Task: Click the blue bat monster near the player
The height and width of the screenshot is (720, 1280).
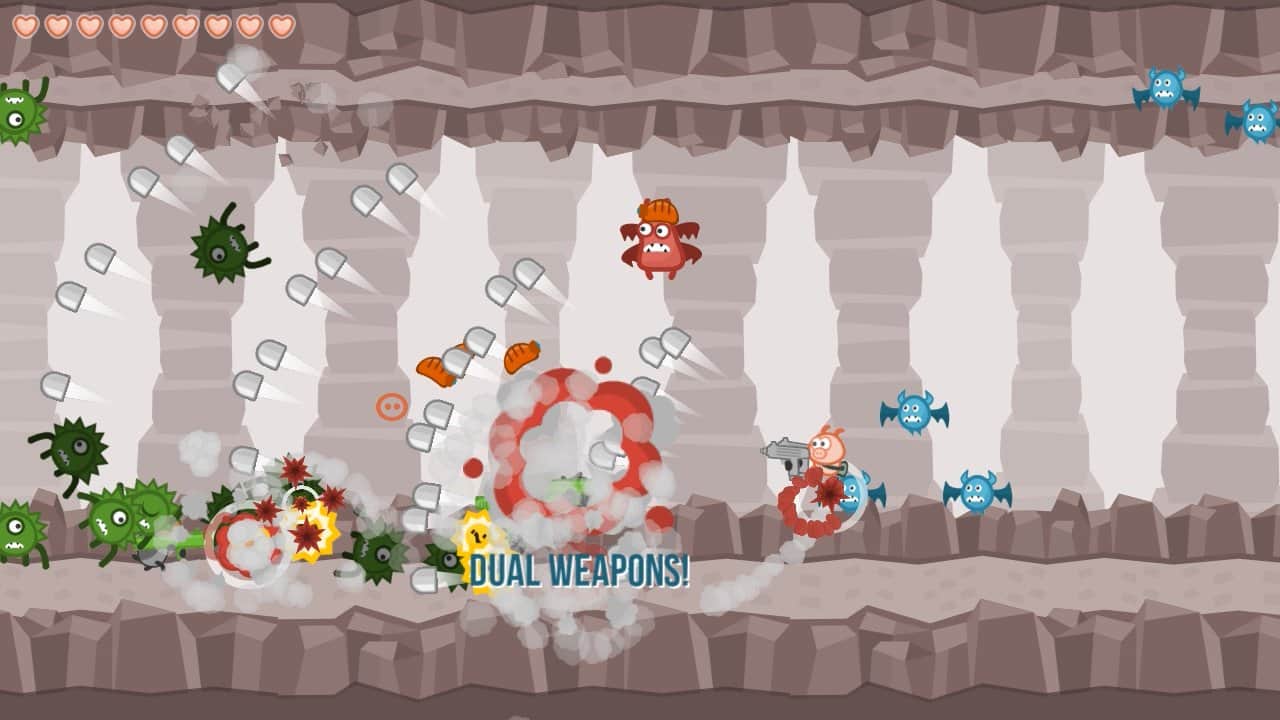Action: 855,490
